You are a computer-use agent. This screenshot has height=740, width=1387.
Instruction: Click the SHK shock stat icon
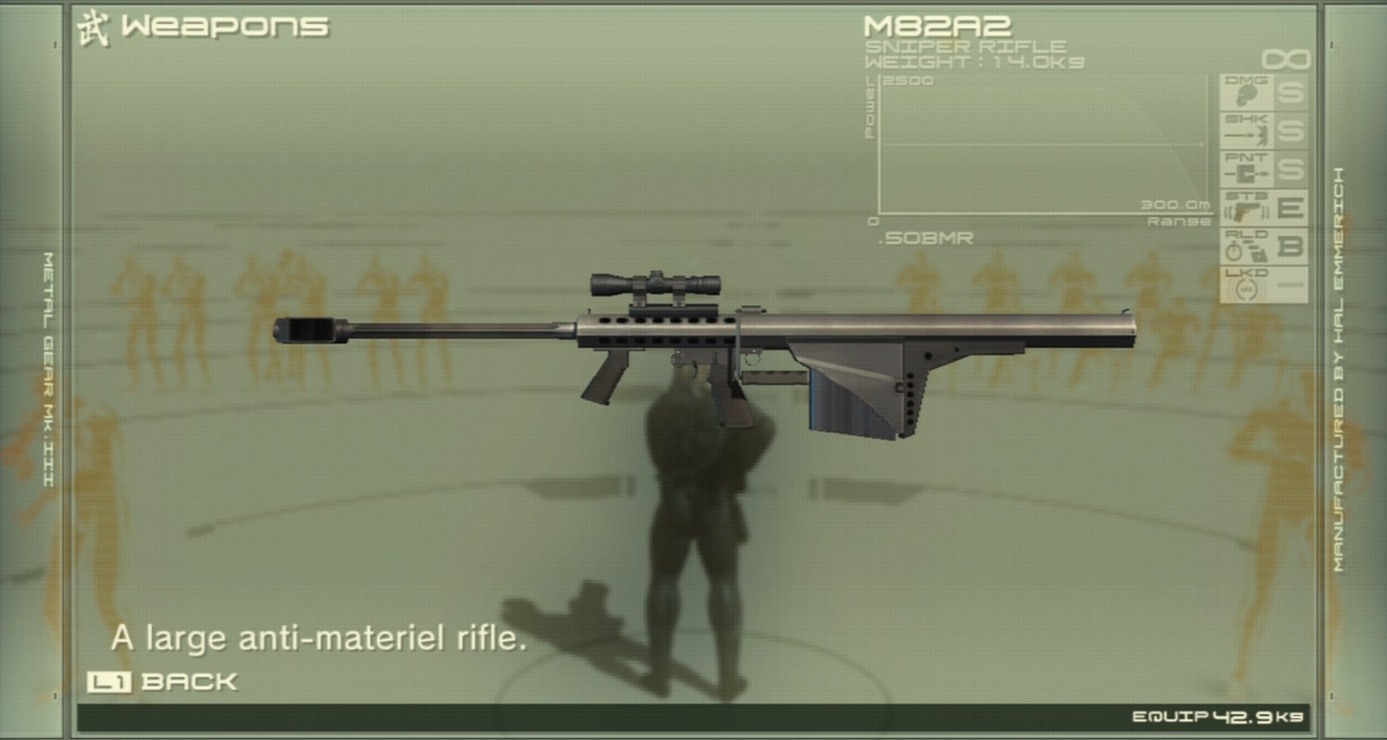point(1246,131)
